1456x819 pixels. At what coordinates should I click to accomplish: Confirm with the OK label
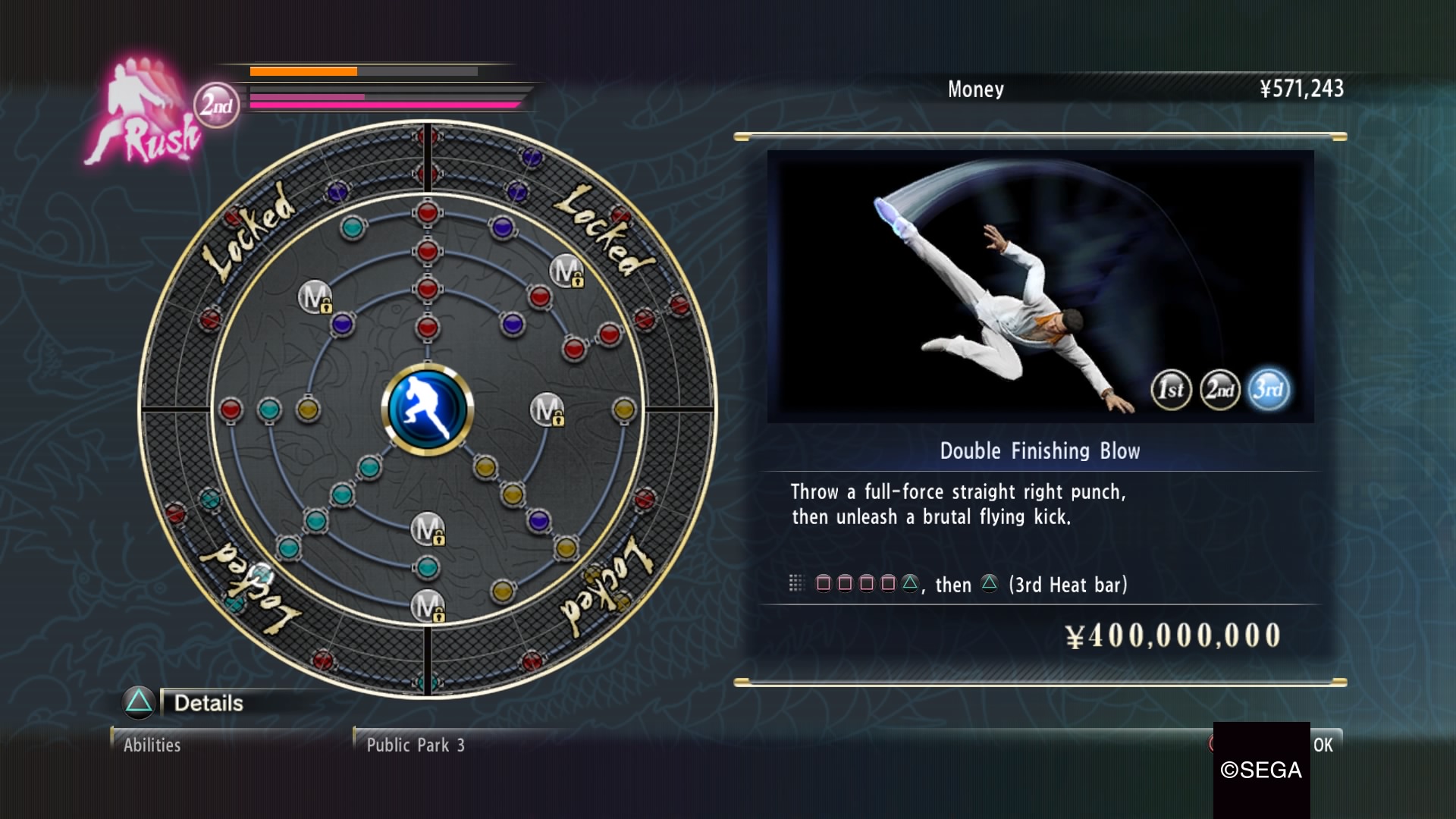click(1323, 745)
